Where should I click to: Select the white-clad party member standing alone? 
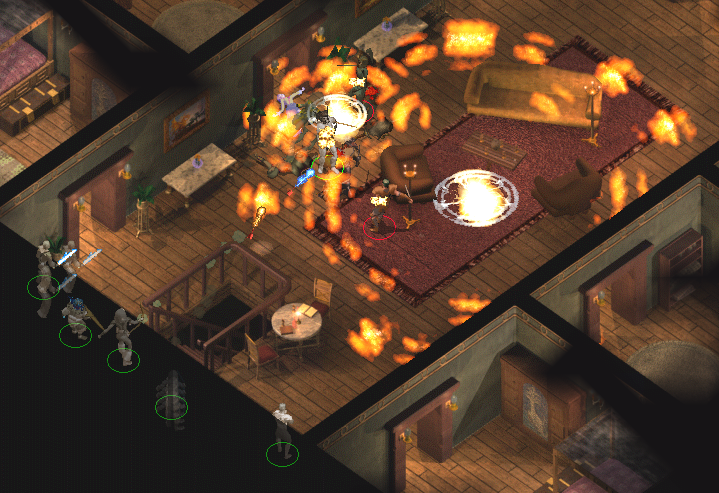coord(283,432)
